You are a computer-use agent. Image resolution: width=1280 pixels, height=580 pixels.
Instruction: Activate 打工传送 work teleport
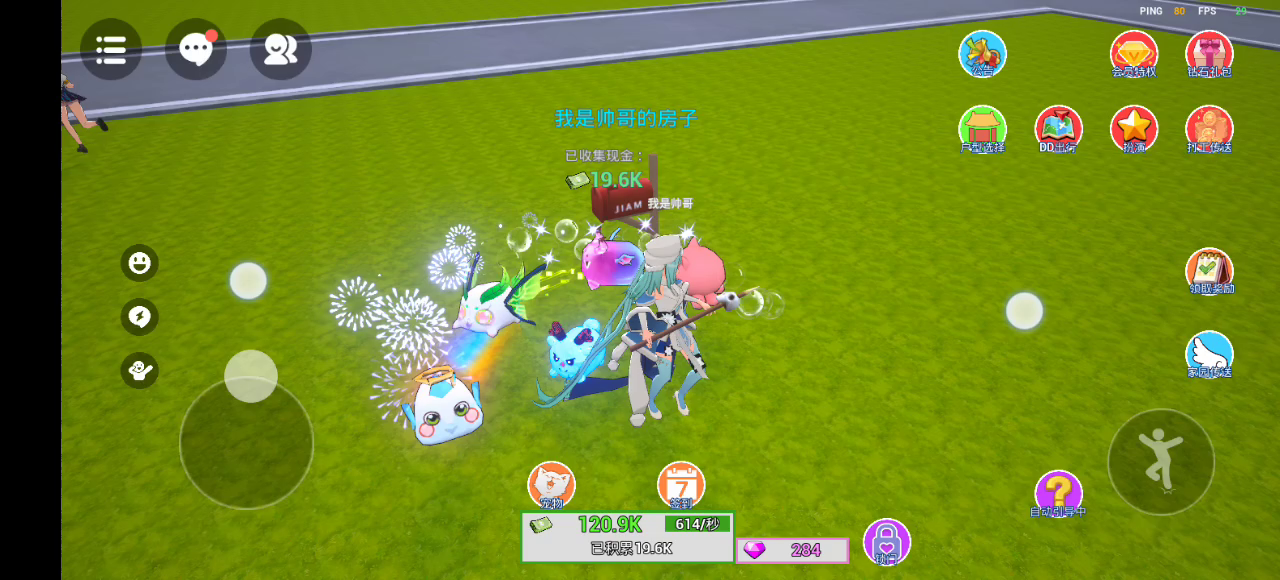(x=1209, y=129)
